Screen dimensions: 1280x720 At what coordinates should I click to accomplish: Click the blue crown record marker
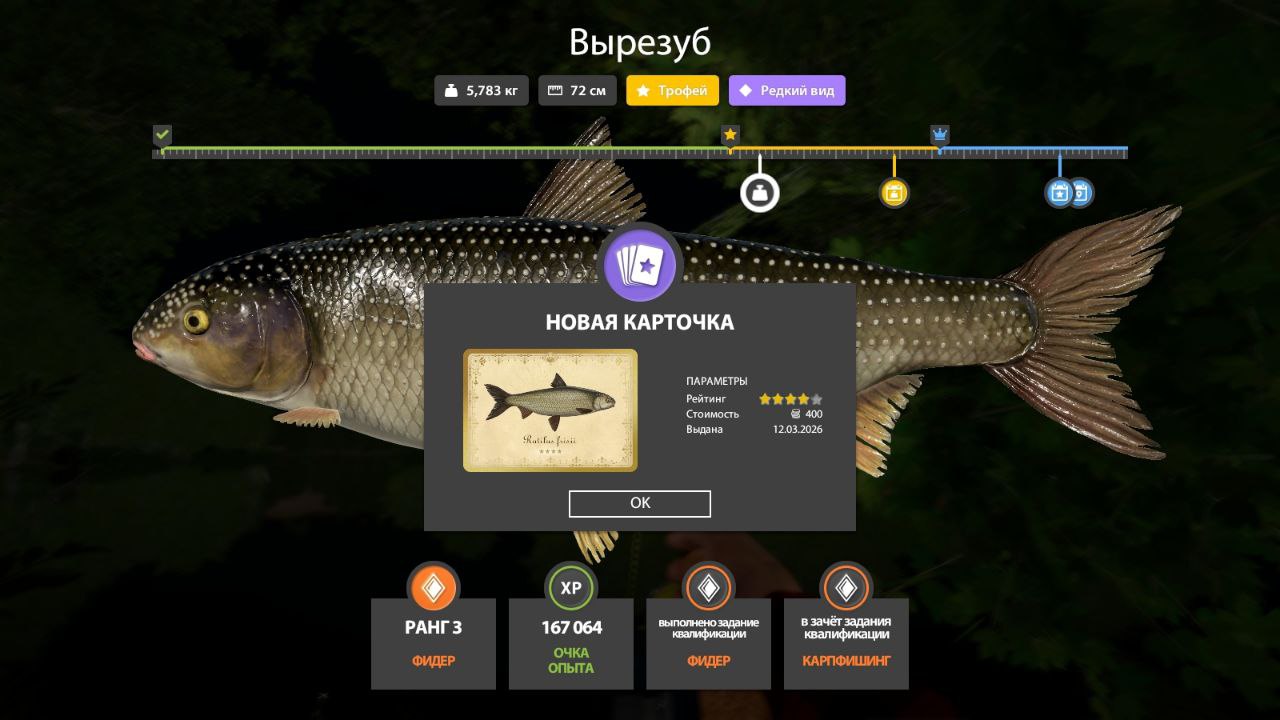940,135
